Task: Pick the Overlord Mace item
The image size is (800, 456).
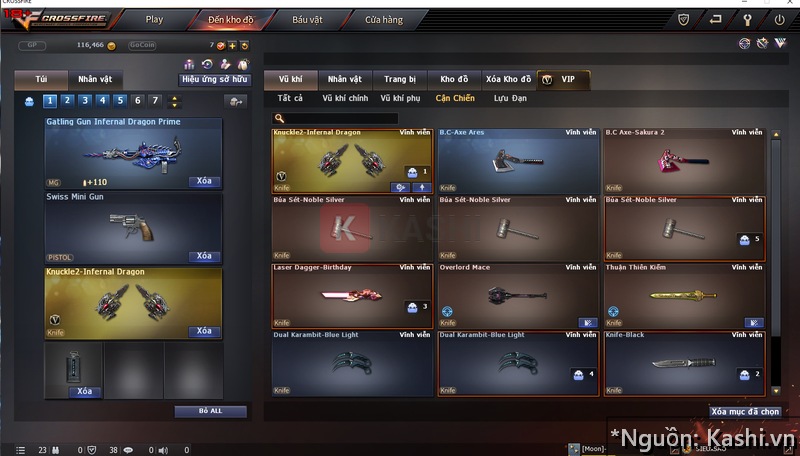Action: click(x=518, y=295)
